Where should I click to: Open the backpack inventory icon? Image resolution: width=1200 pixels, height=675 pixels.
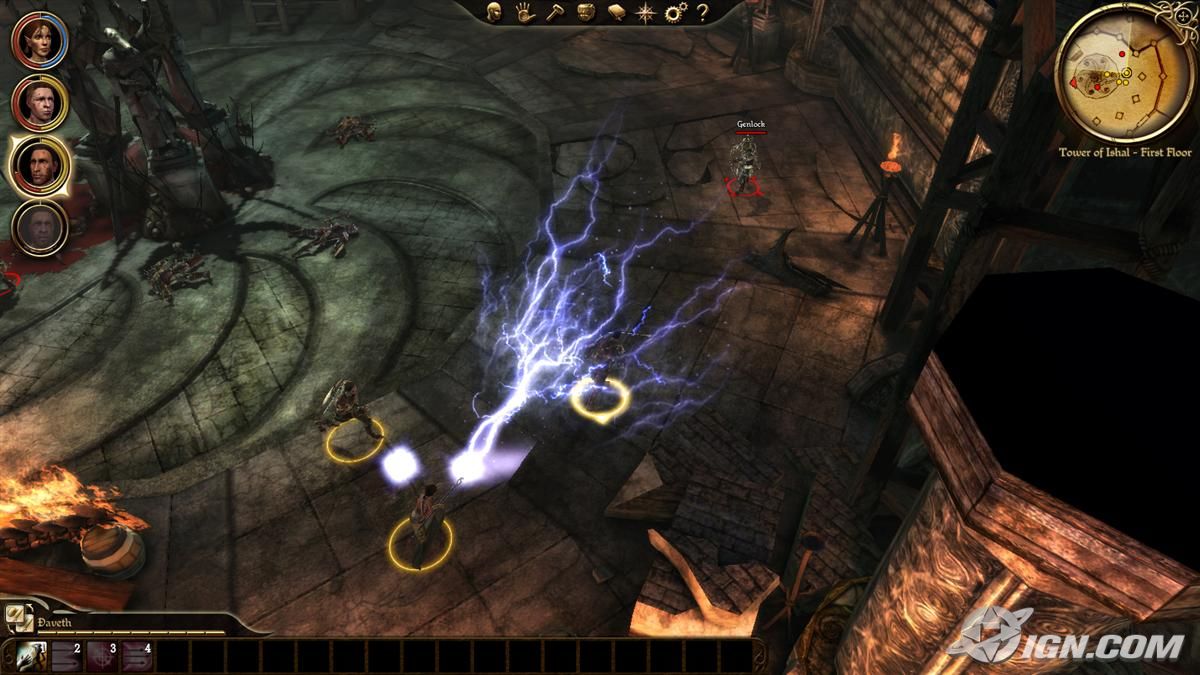coord(586,12)
